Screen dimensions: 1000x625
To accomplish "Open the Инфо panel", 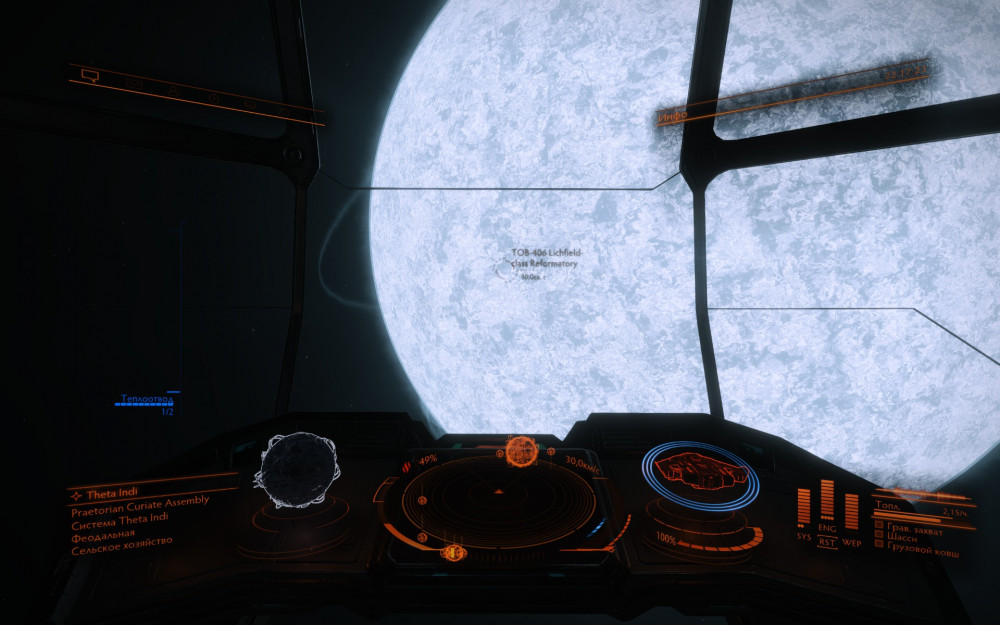I will click(x=672, y=118).
